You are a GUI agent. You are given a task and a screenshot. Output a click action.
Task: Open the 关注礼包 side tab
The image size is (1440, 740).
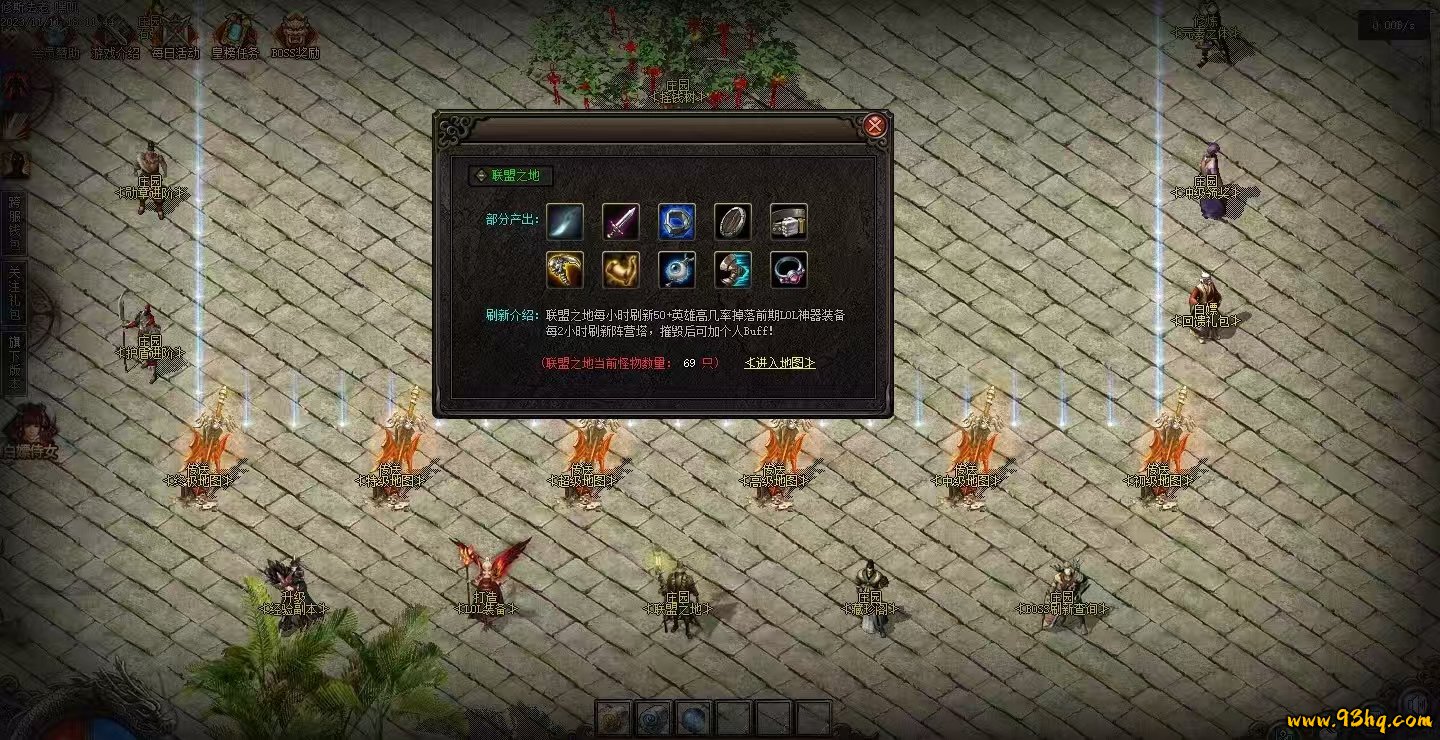point(14,293)
